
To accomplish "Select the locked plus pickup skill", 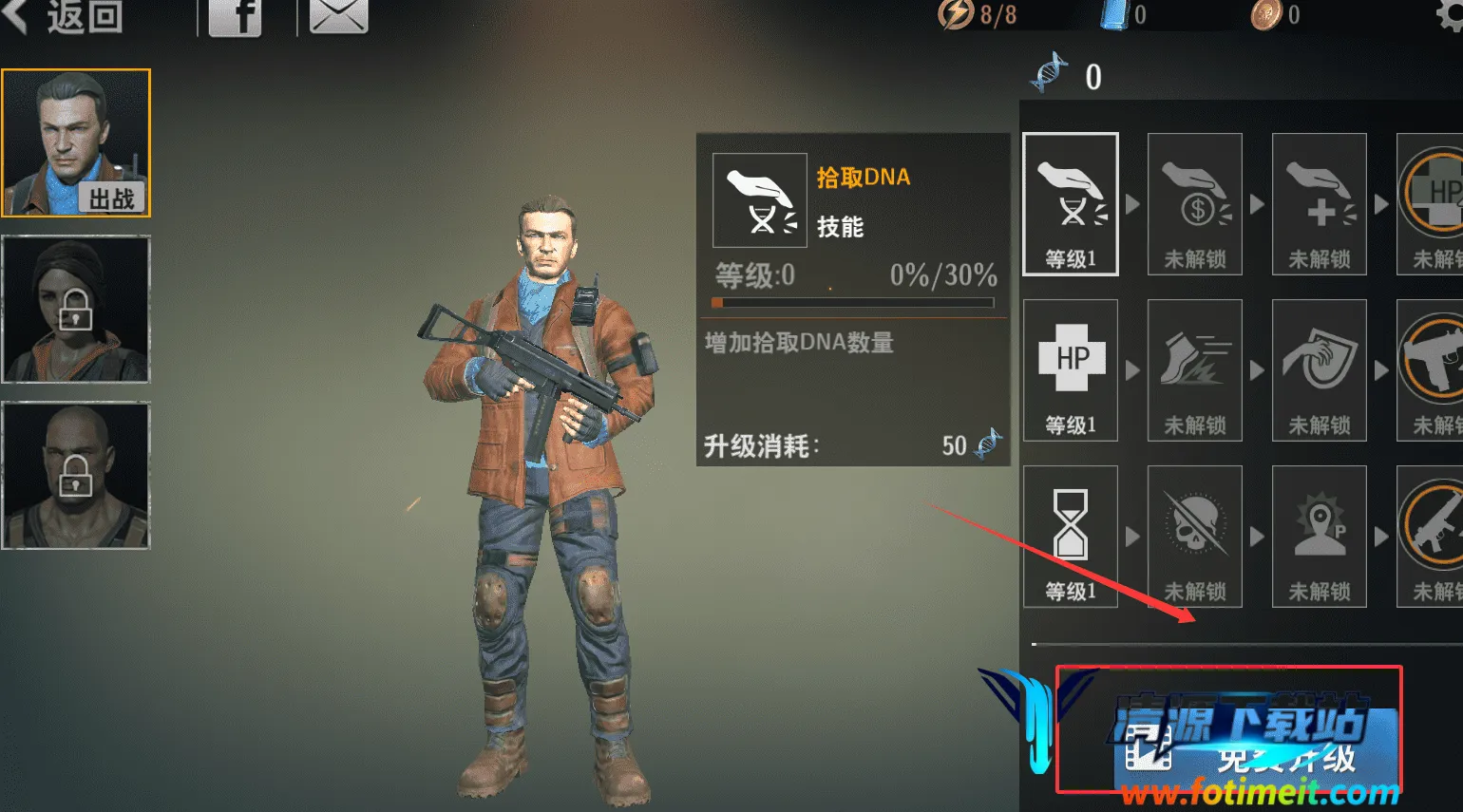I will point(1320,204).
